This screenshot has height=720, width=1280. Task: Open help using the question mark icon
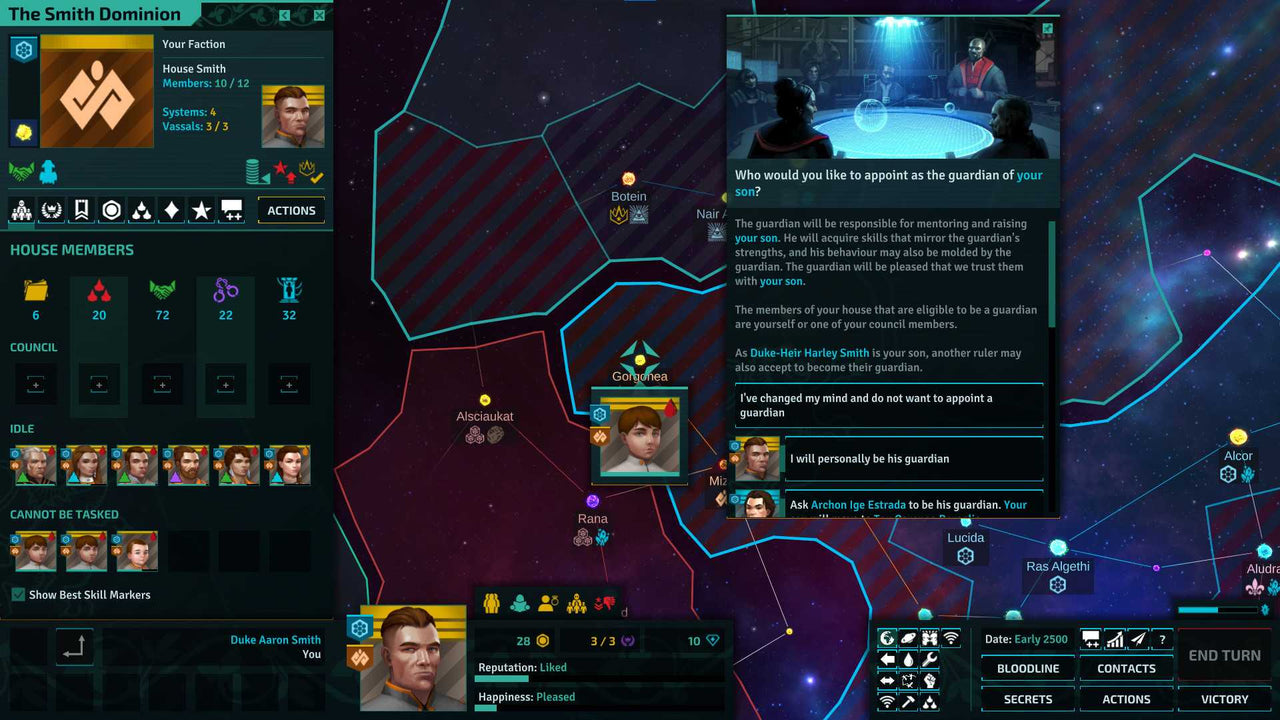pyautogui.click(x=1163, y=638)
